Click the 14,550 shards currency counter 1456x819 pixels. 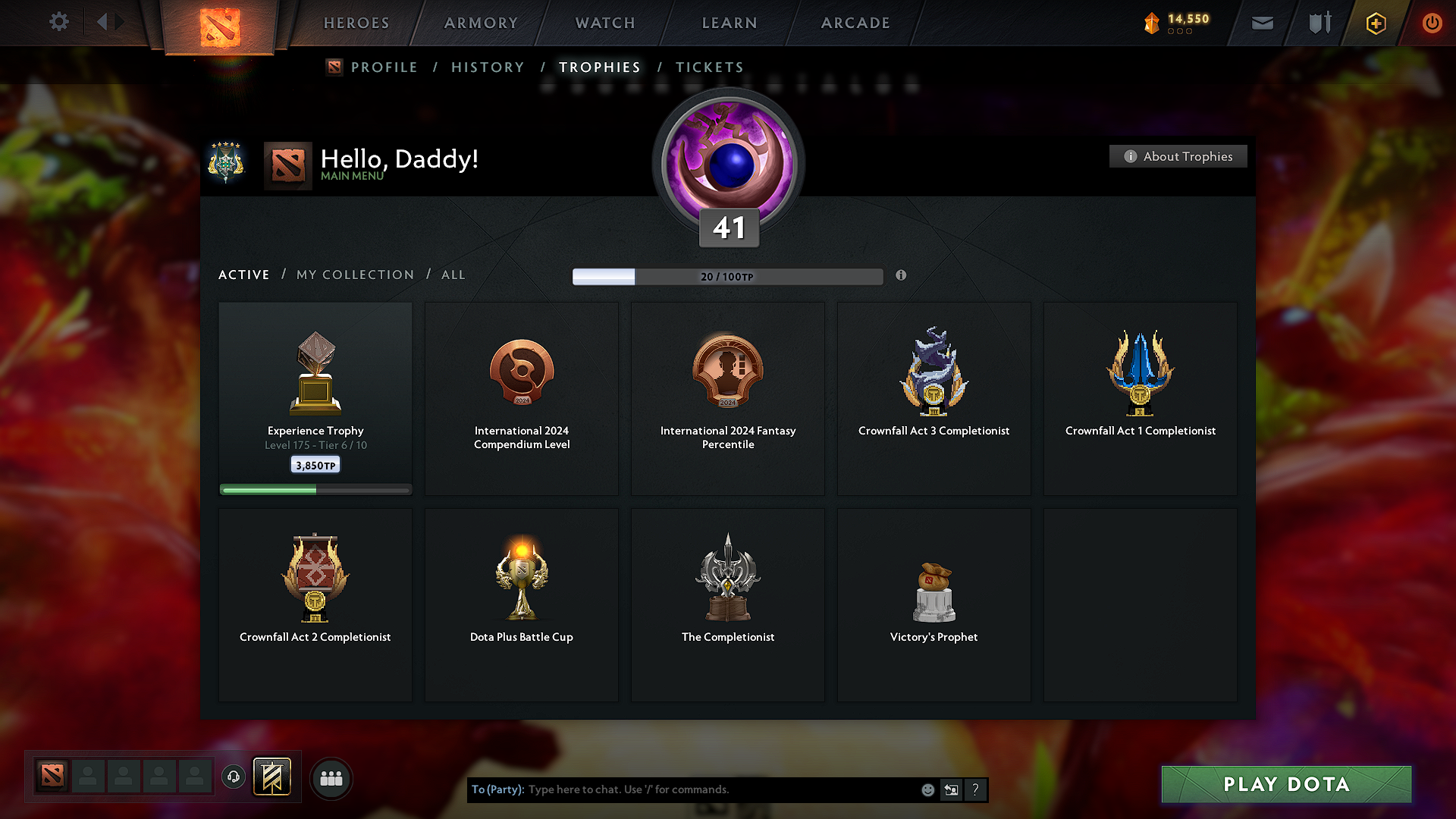click(x=1176, y=22)
